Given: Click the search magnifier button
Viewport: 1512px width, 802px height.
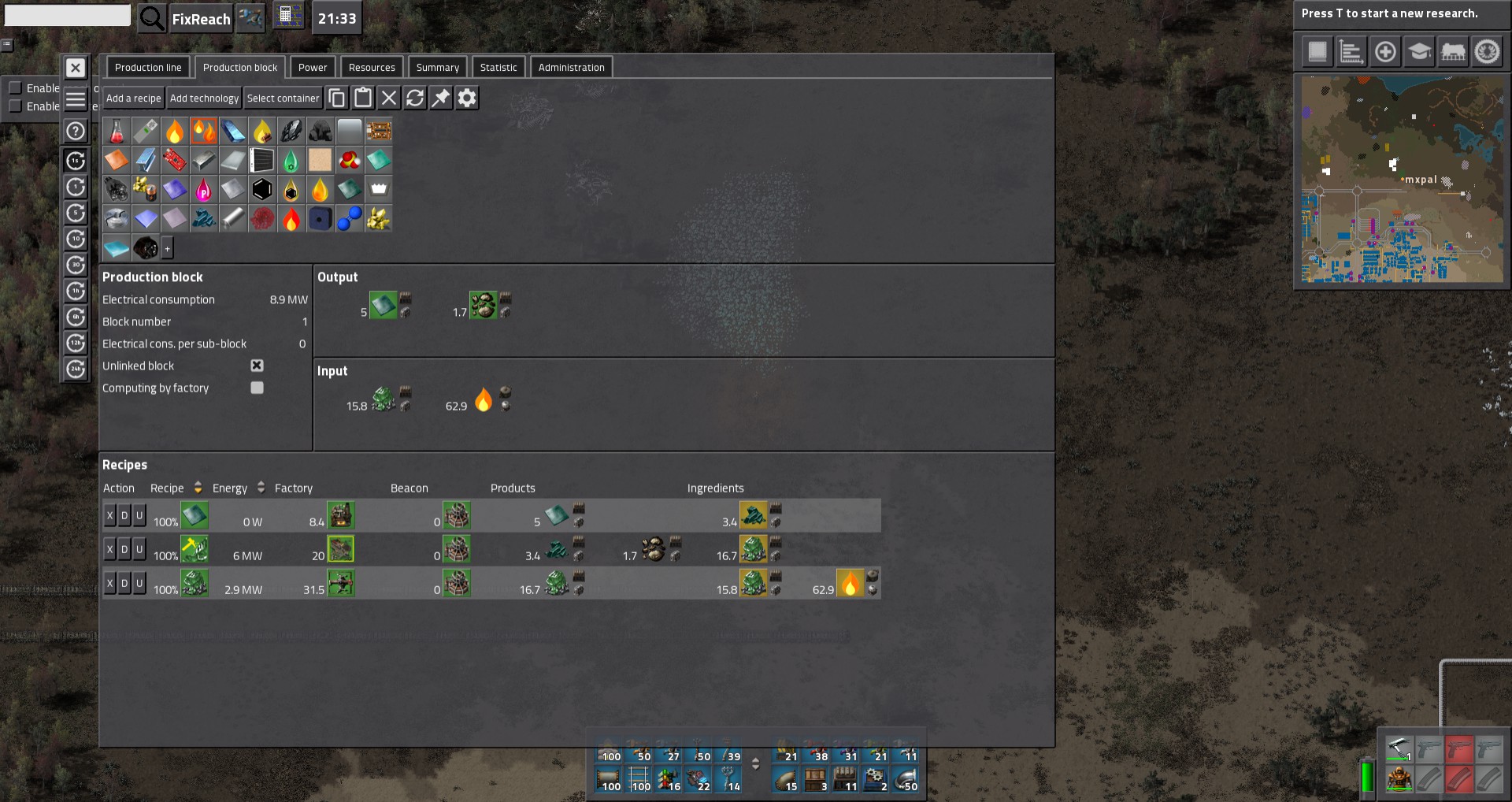Looking at the screenshot, I should tap(151, 18).
